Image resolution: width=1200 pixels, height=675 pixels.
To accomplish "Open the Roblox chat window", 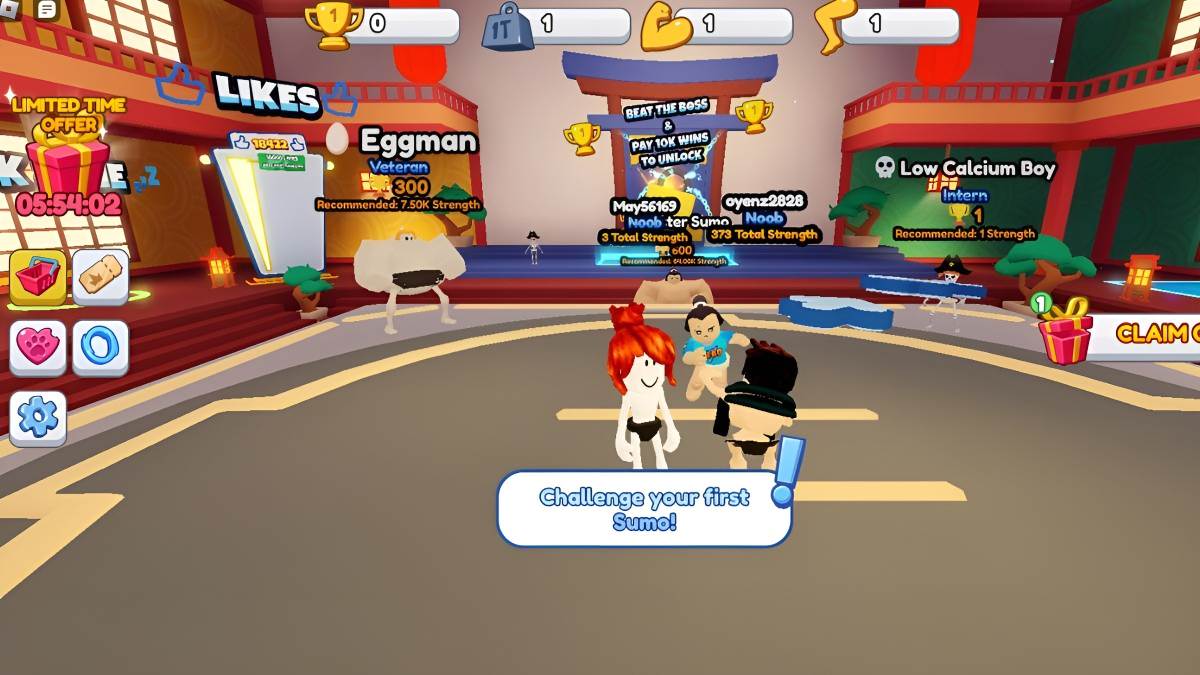I will (46, 9).
